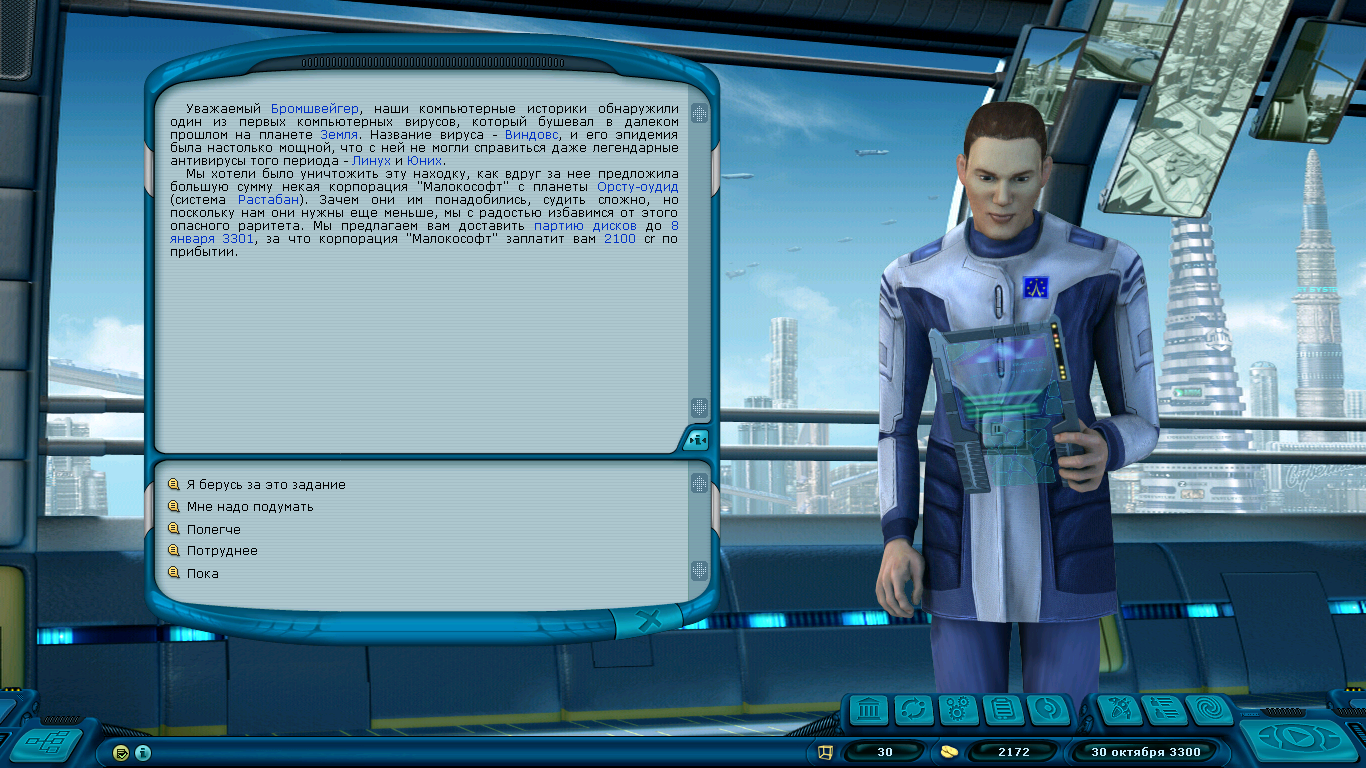Open the gears equipment shop icon
This screenshot has height=768, width=1366.
[958, 711]
